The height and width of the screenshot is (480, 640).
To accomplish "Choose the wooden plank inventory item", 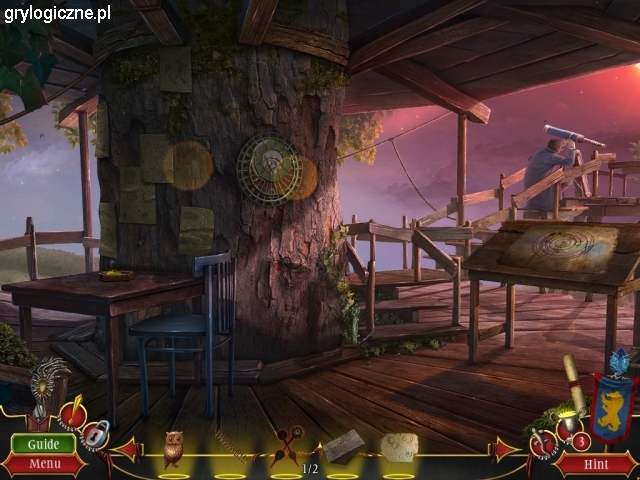I will pos(343,446).
